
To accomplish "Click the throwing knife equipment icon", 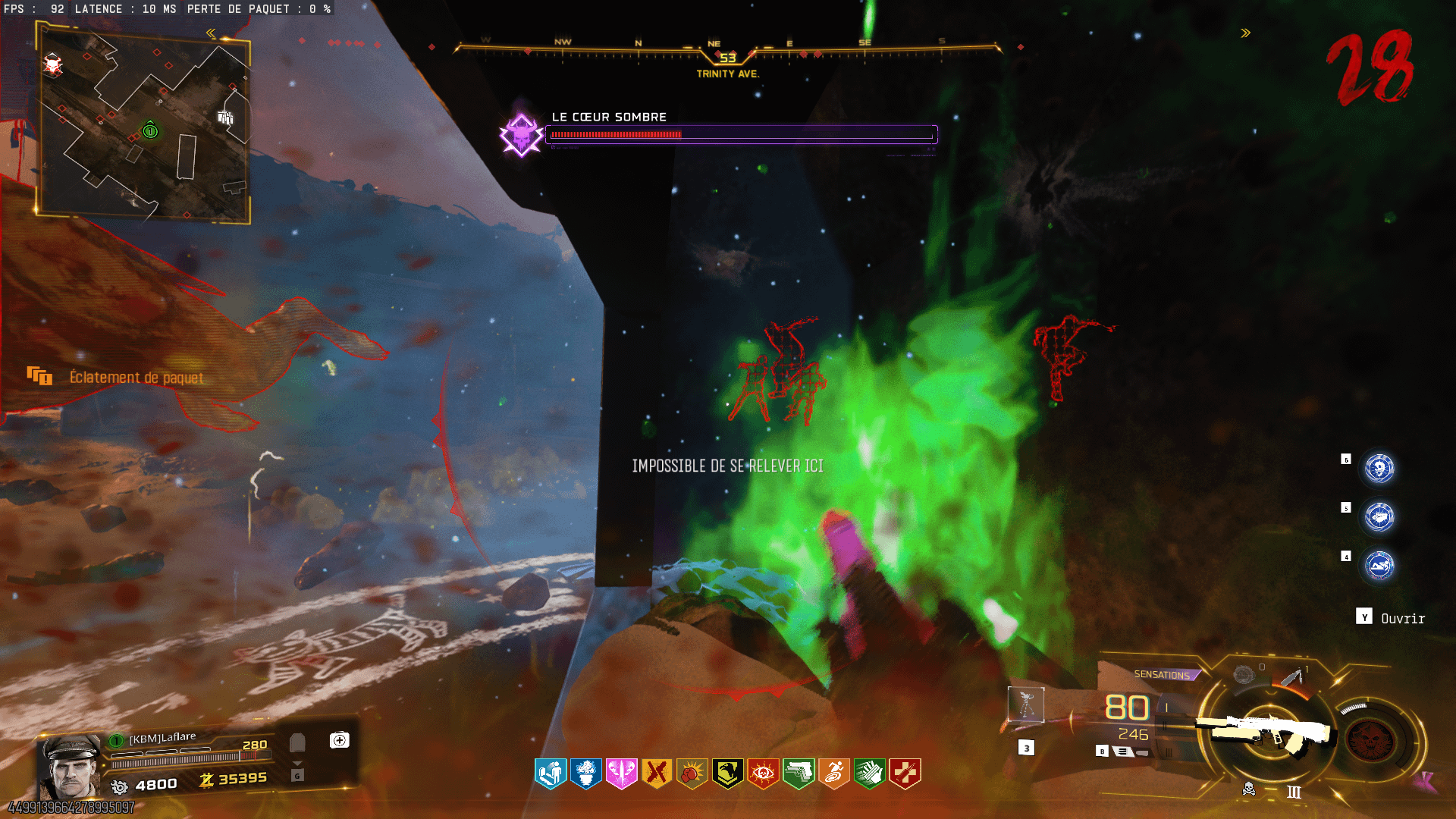I will click(x=1291, y=676).
